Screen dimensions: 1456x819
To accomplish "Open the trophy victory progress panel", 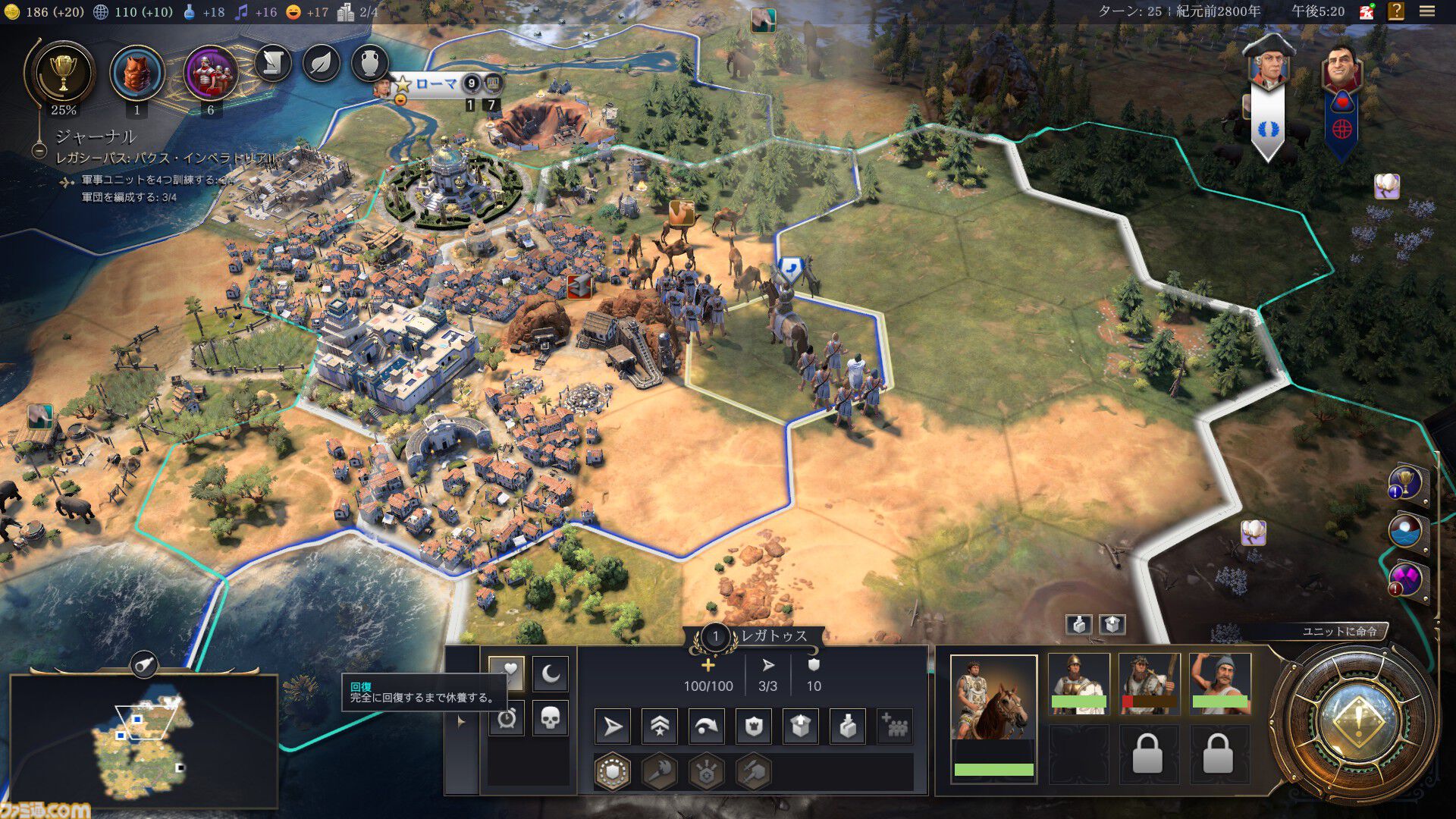I will [x=63, y=74].
